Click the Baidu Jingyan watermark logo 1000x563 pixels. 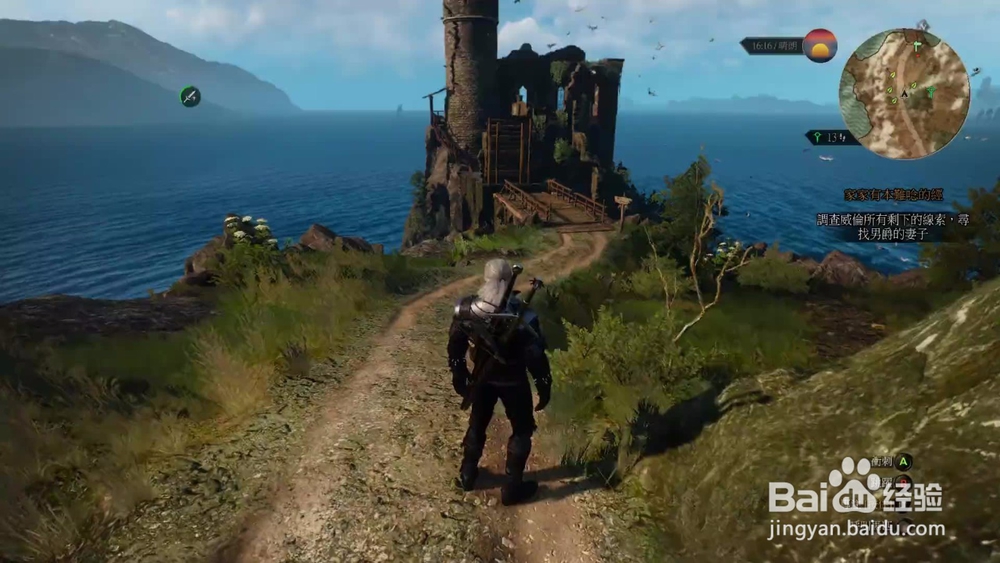(855, 497)
